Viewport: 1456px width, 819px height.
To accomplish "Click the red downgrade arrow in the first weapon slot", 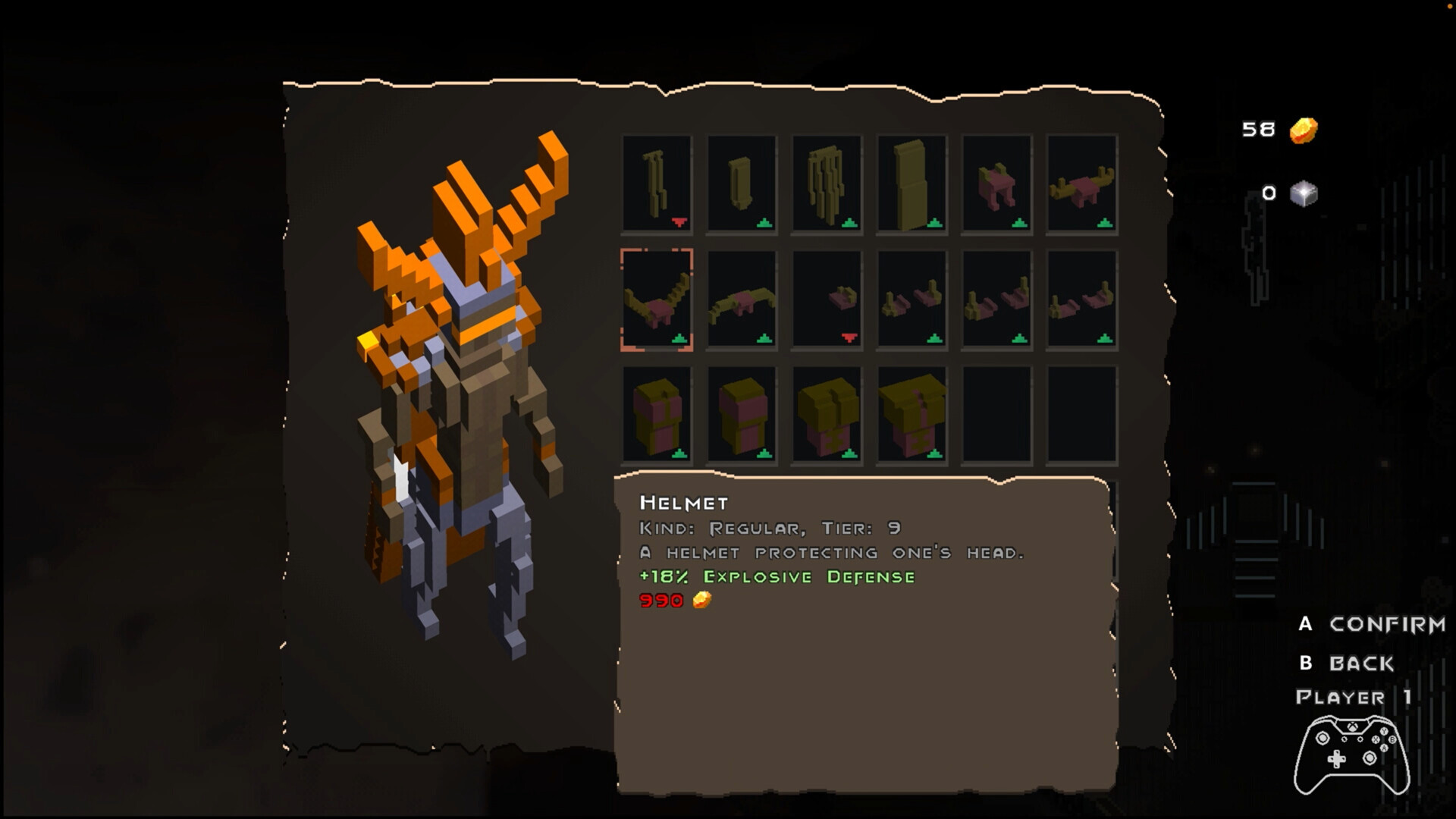I will 680,223.
